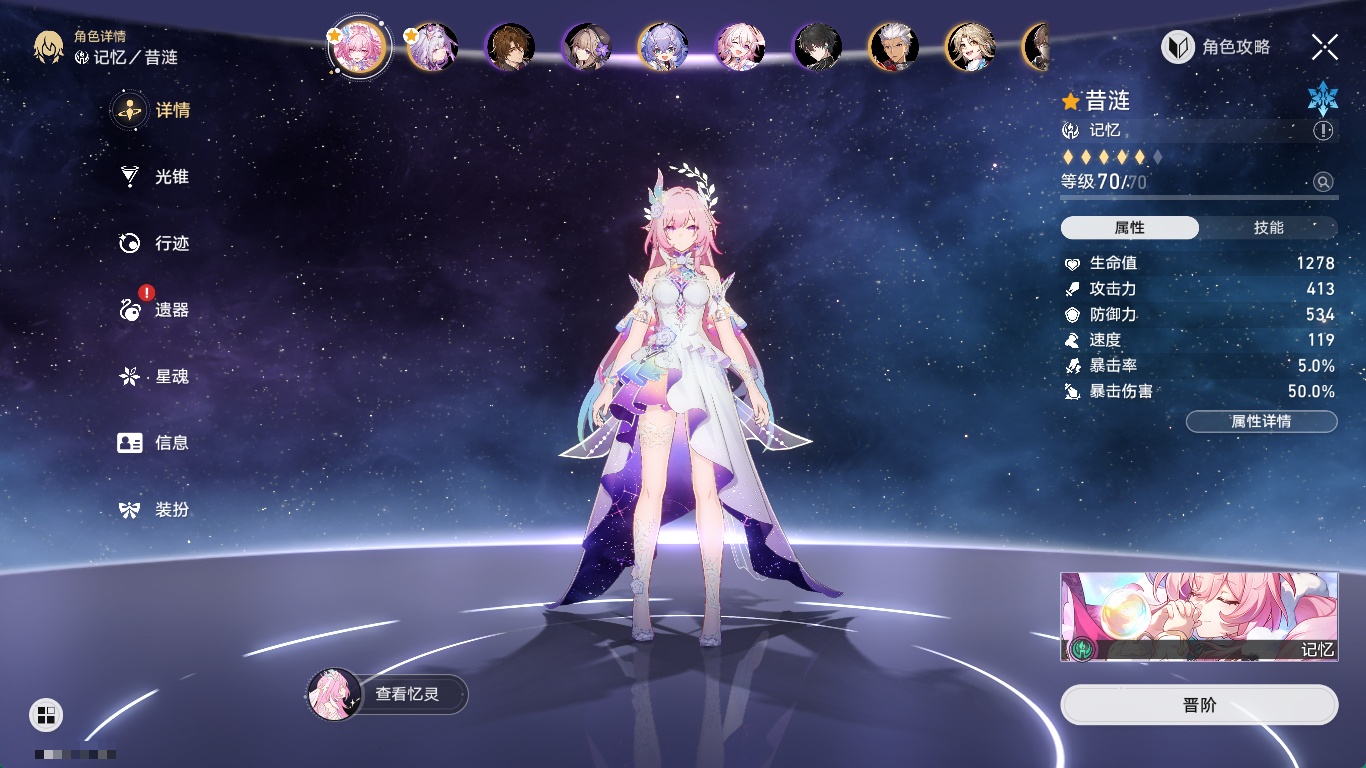Image resolution: width=1366 pixels, height=768 pixels.
Task: Open the 遗器 relics menu
Action: tap(153, 310)
